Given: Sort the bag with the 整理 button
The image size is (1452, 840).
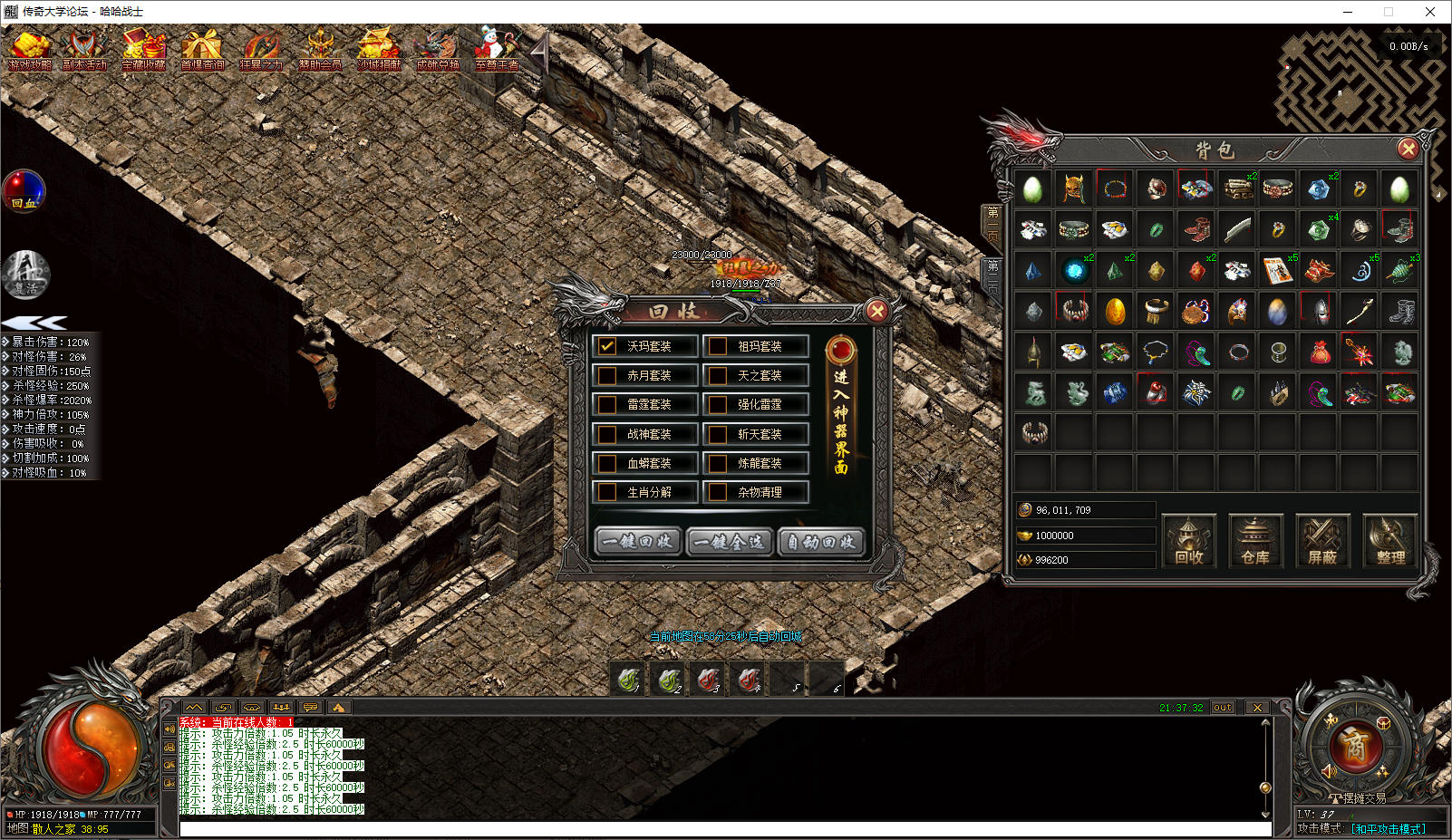Looking at the screenshot, I should pyautogui.click(x=1389, y=541).
